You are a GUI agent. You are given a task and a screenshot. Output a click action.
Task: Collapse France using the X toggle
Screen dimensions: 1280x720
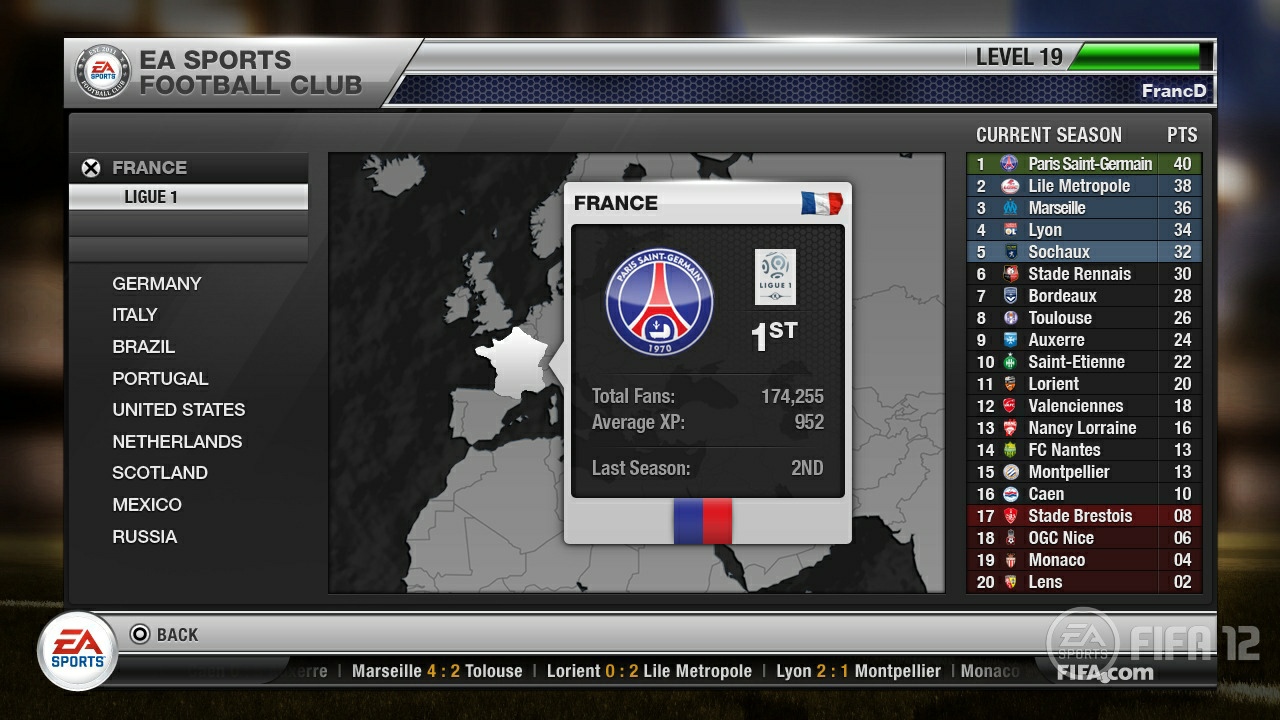pos(88,167)
